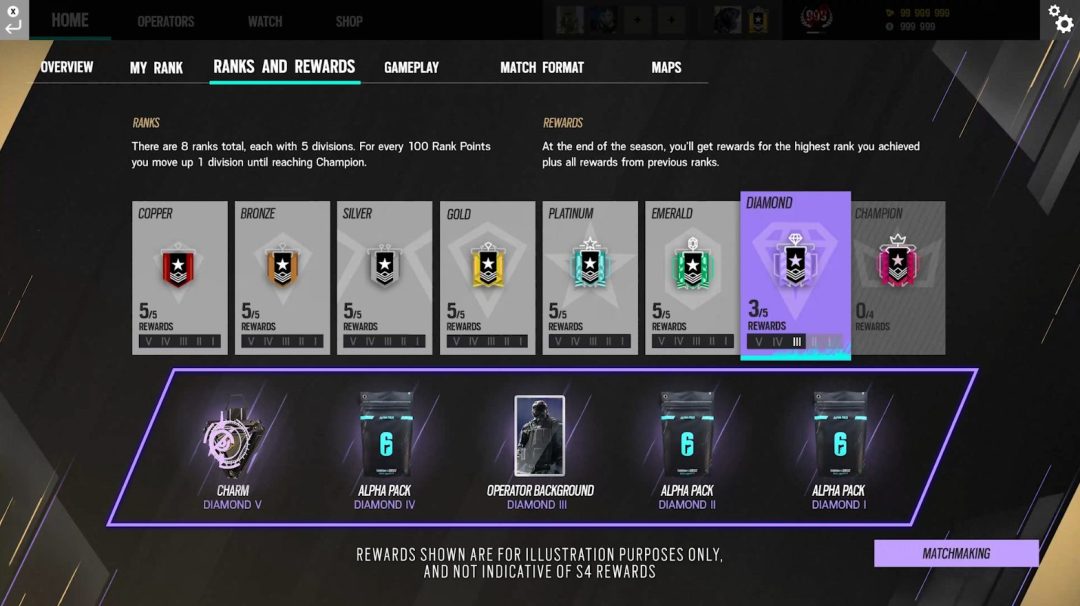The width and height of the screenshot is (1080, 606).
Task: Select the Gameplay tab
Action: 411,67
